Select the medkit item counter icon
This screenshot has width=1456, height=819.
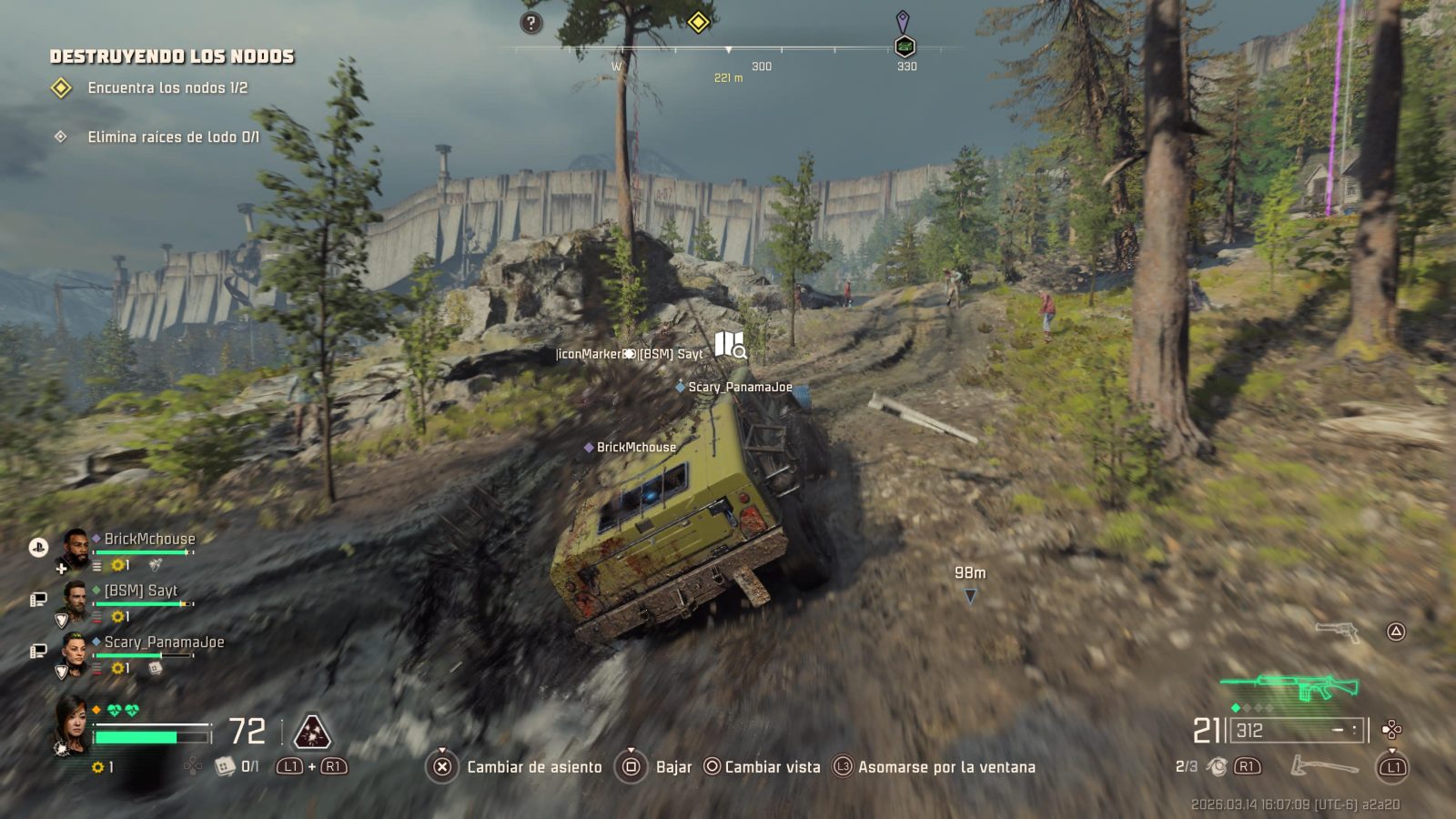click(x=225, y=767)
